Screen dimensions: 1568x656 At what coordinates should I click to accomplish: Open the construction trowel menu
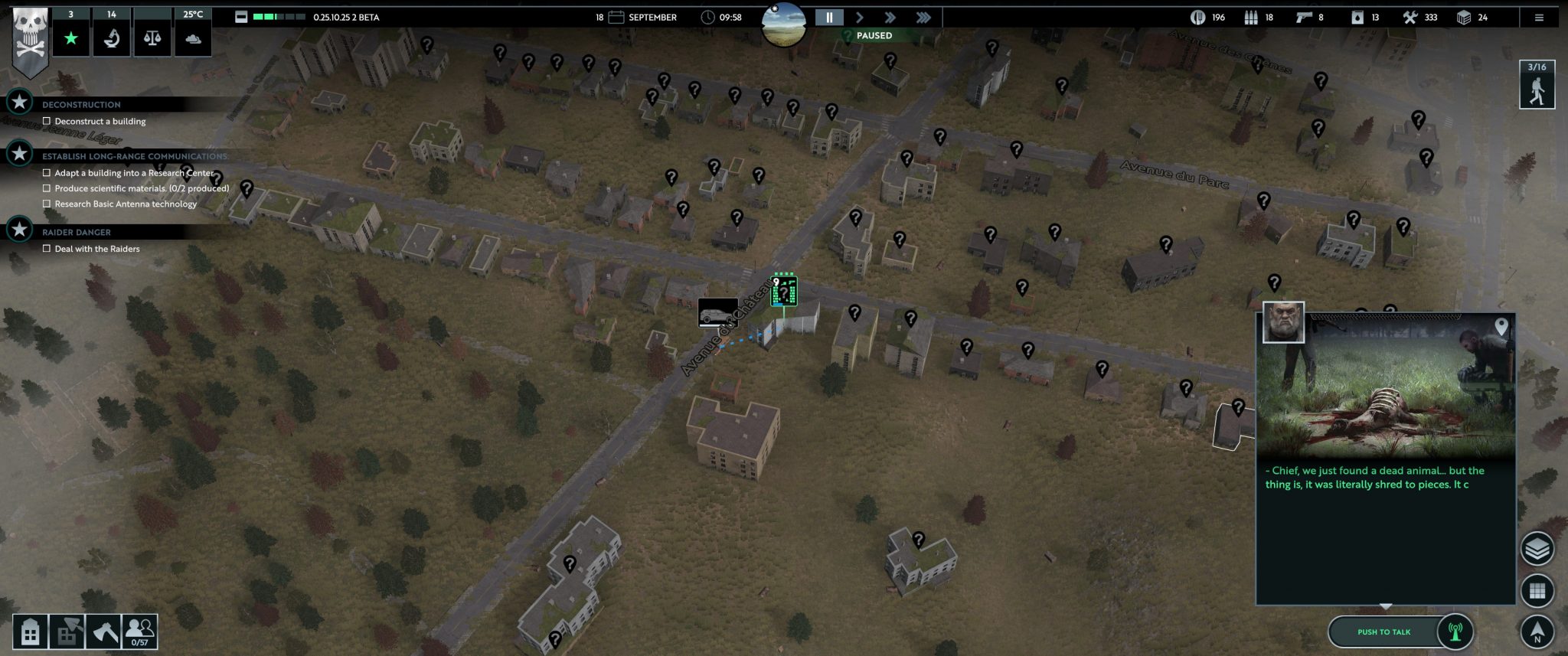tap(67, 632)
